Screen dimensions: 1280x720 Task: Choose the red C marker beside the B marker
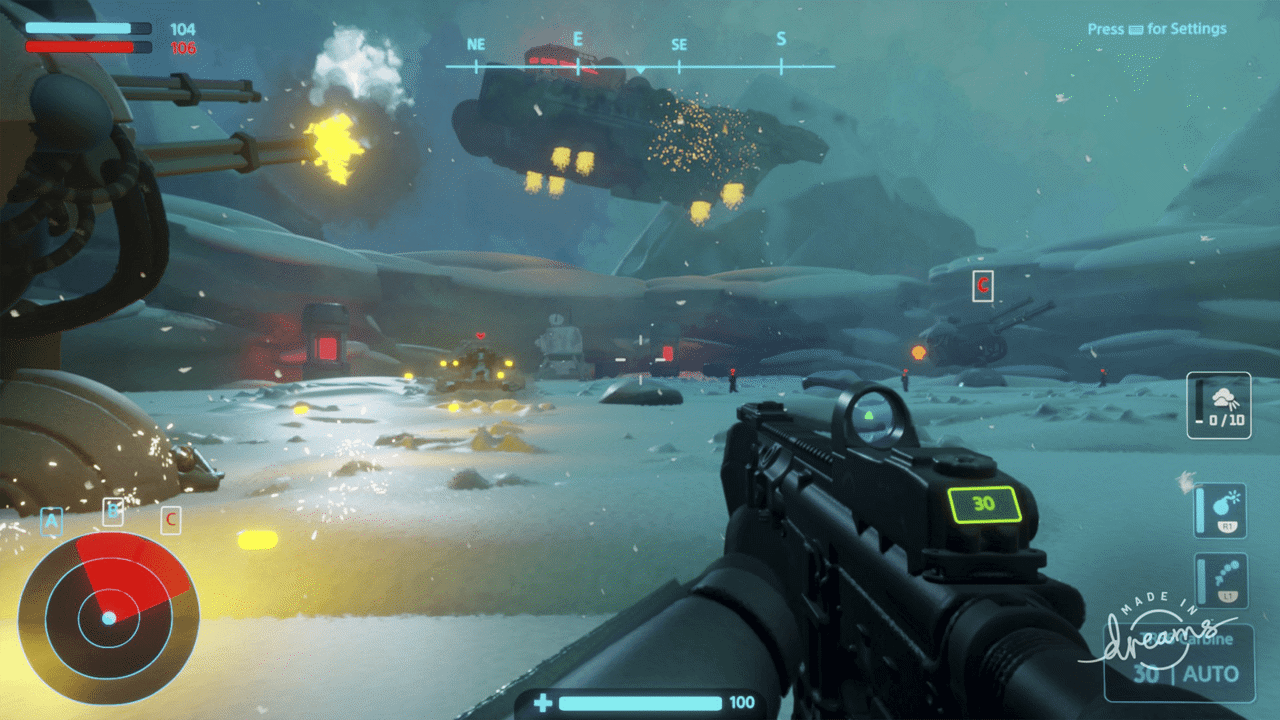[171, 520]
